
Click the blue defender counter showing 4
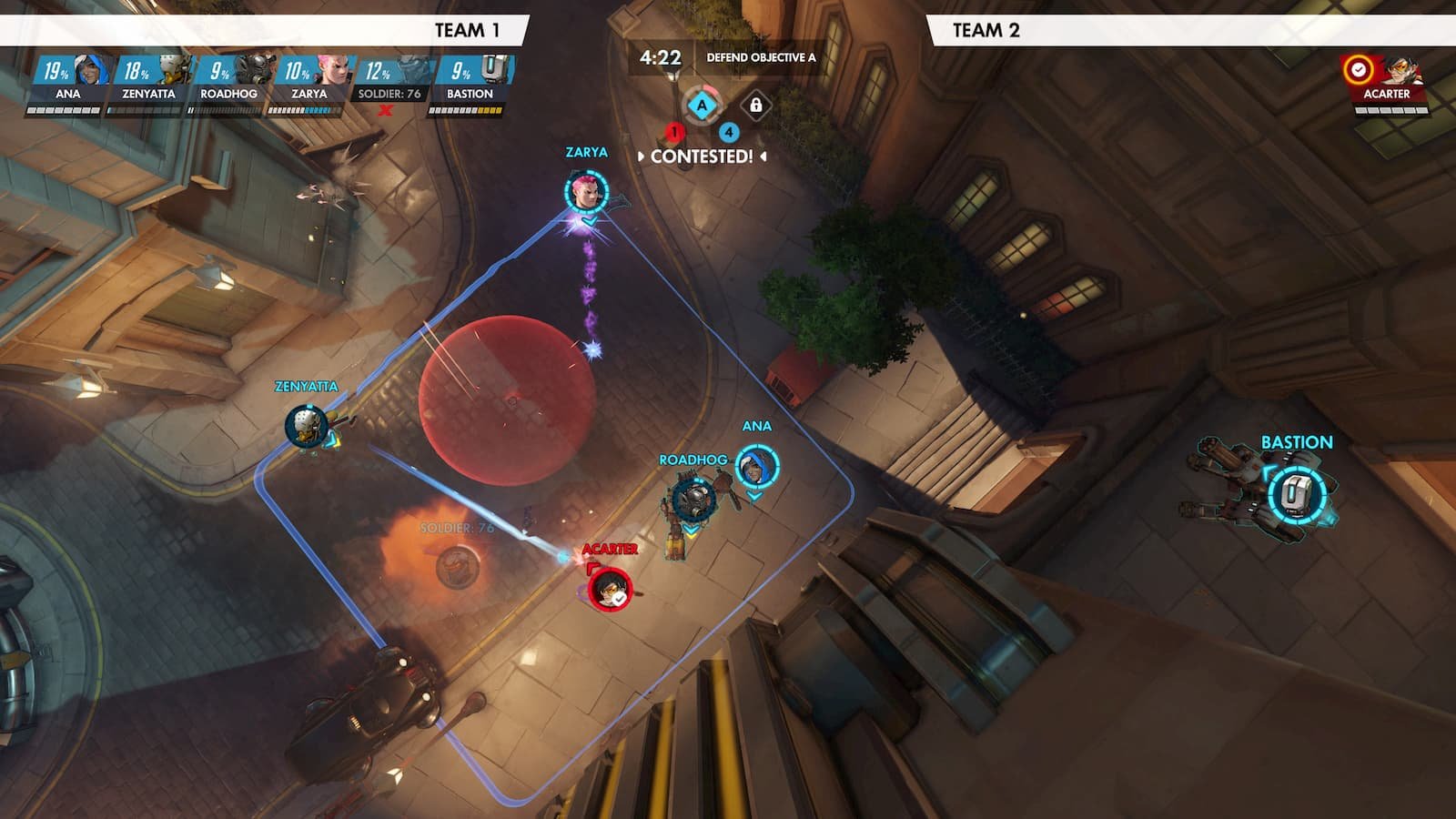click(x=729, y=132)
